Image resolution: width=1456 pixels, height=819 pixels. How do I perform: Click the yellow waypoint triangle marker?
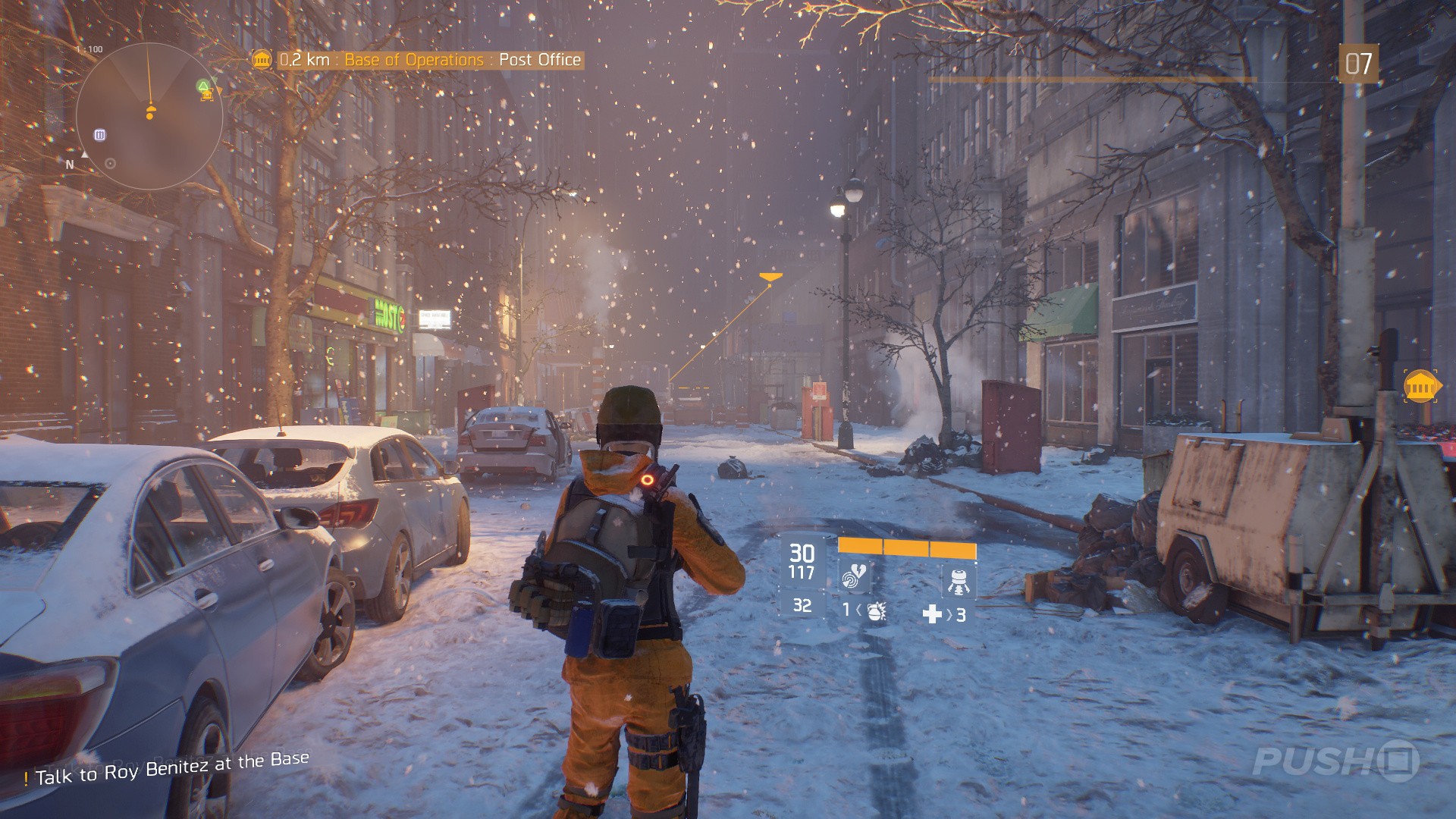[770, 278]
